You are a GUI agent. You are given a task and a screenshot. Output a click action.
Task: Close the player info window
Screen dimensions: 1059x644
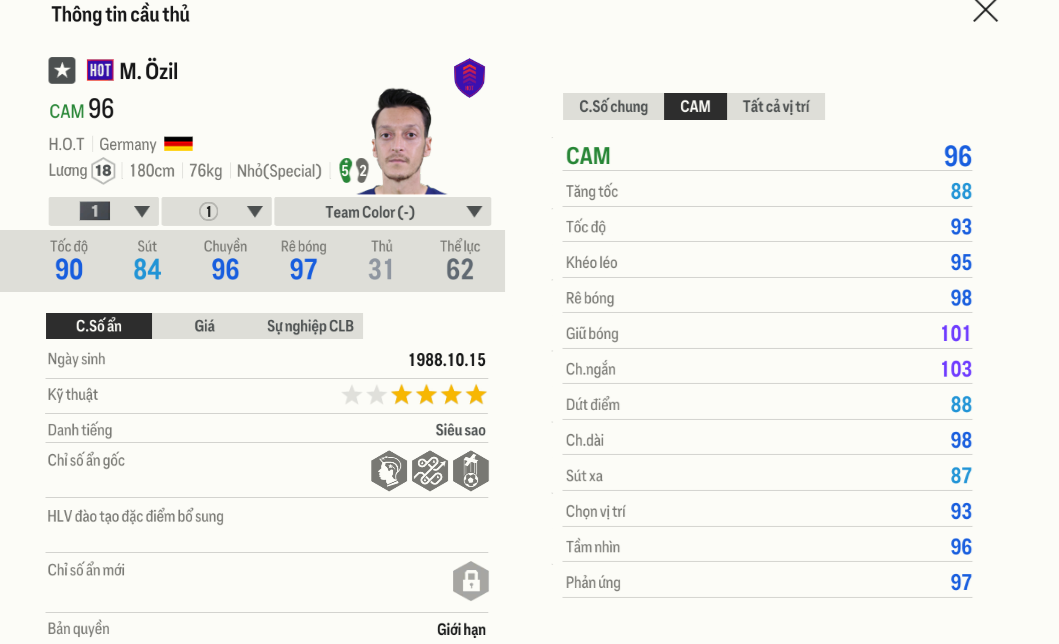tap(985, 11)
